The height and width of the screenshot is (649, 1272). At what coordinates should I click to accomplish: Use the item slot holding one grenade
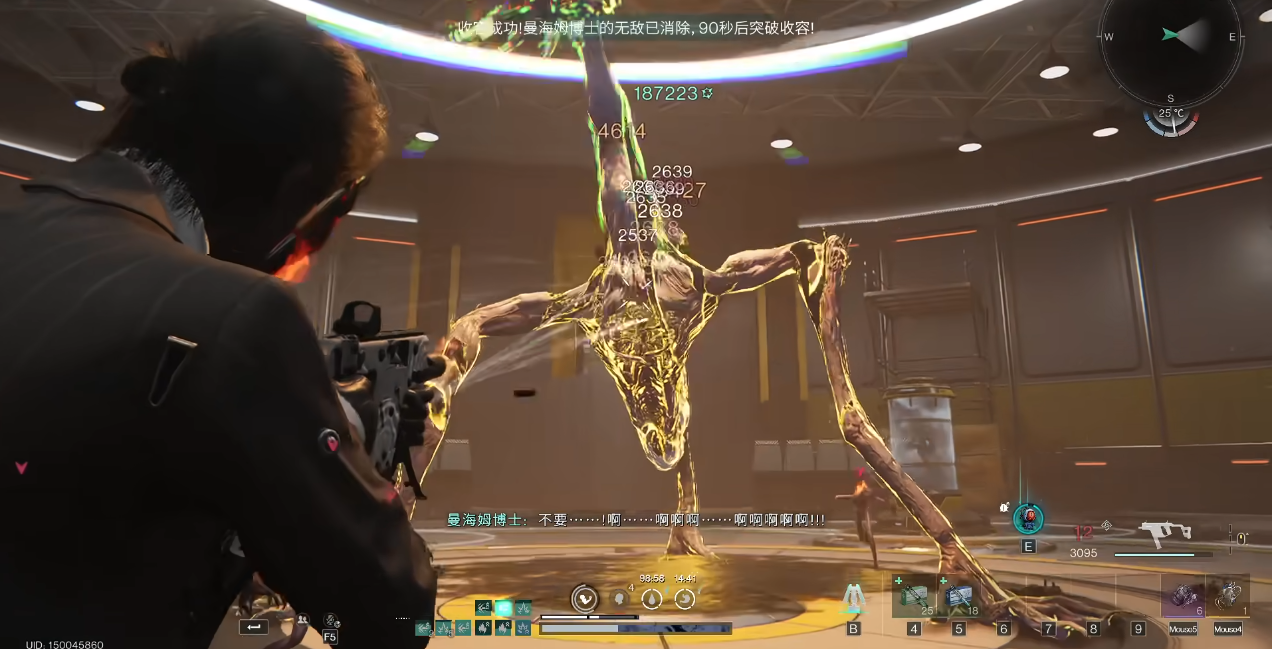(x=1228, y=596)
